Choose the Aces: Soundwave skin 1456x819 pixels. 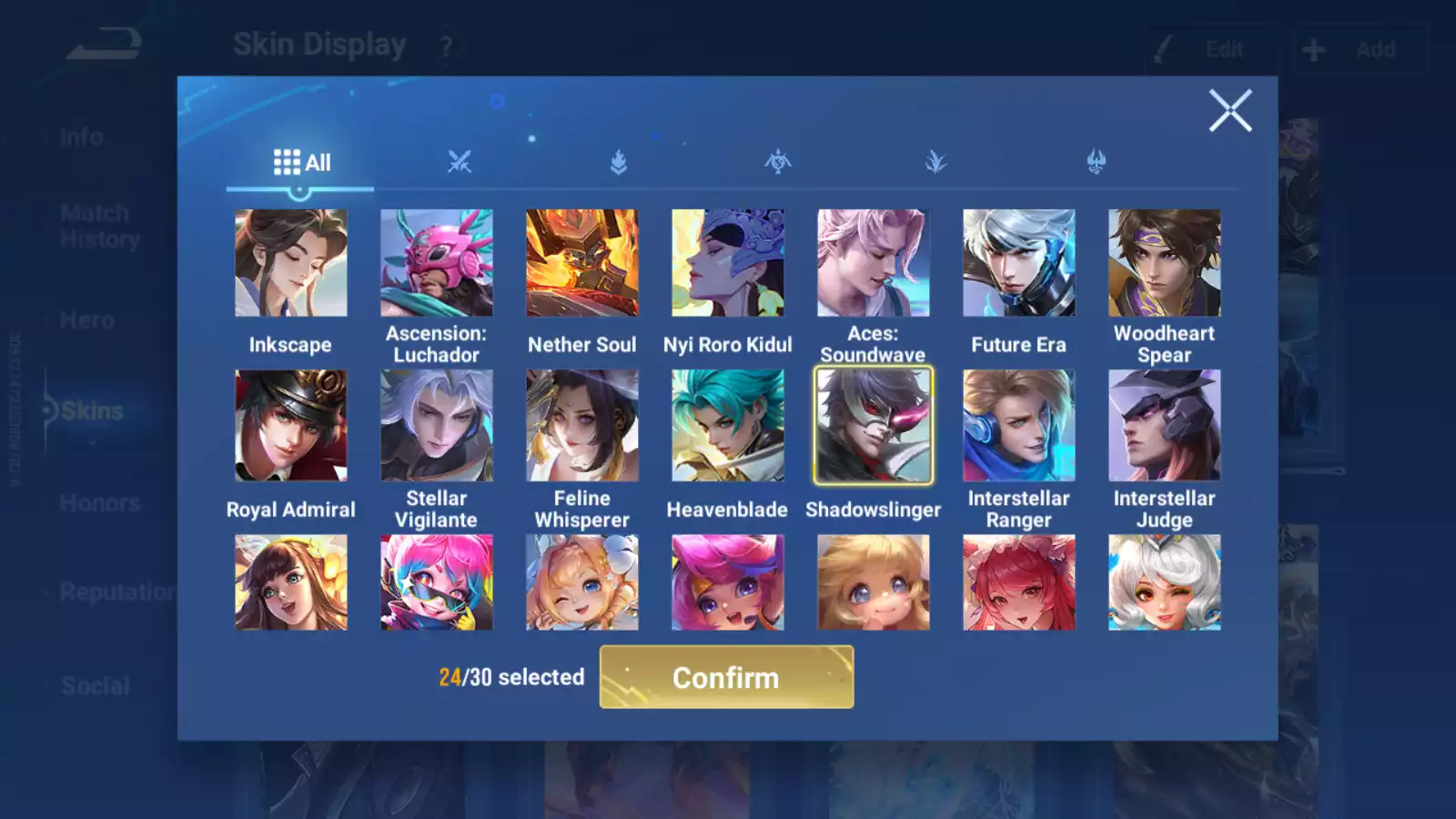874,263
